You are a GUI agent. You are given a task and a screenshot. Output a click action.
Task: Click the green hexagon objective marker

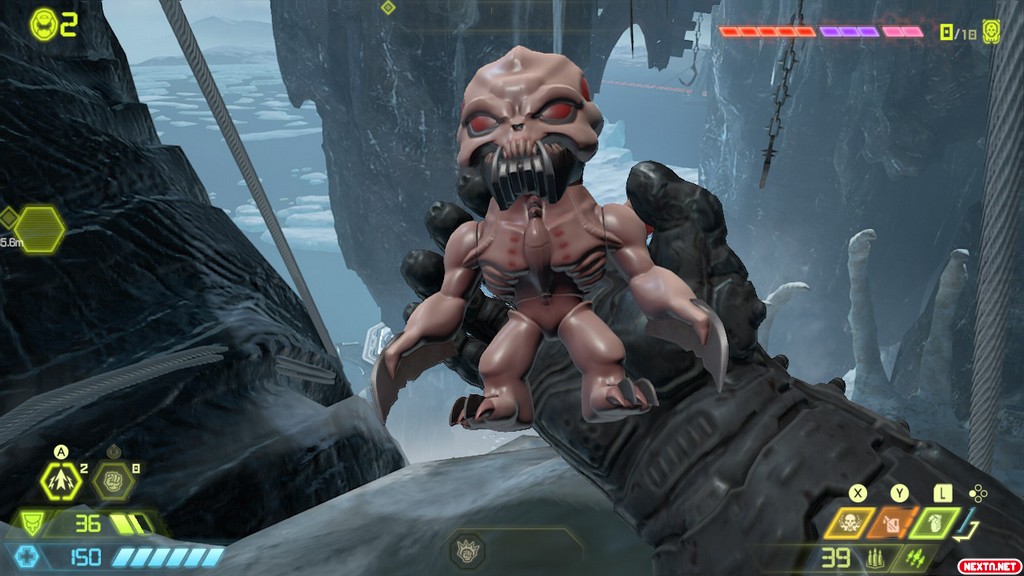point(39,229)
